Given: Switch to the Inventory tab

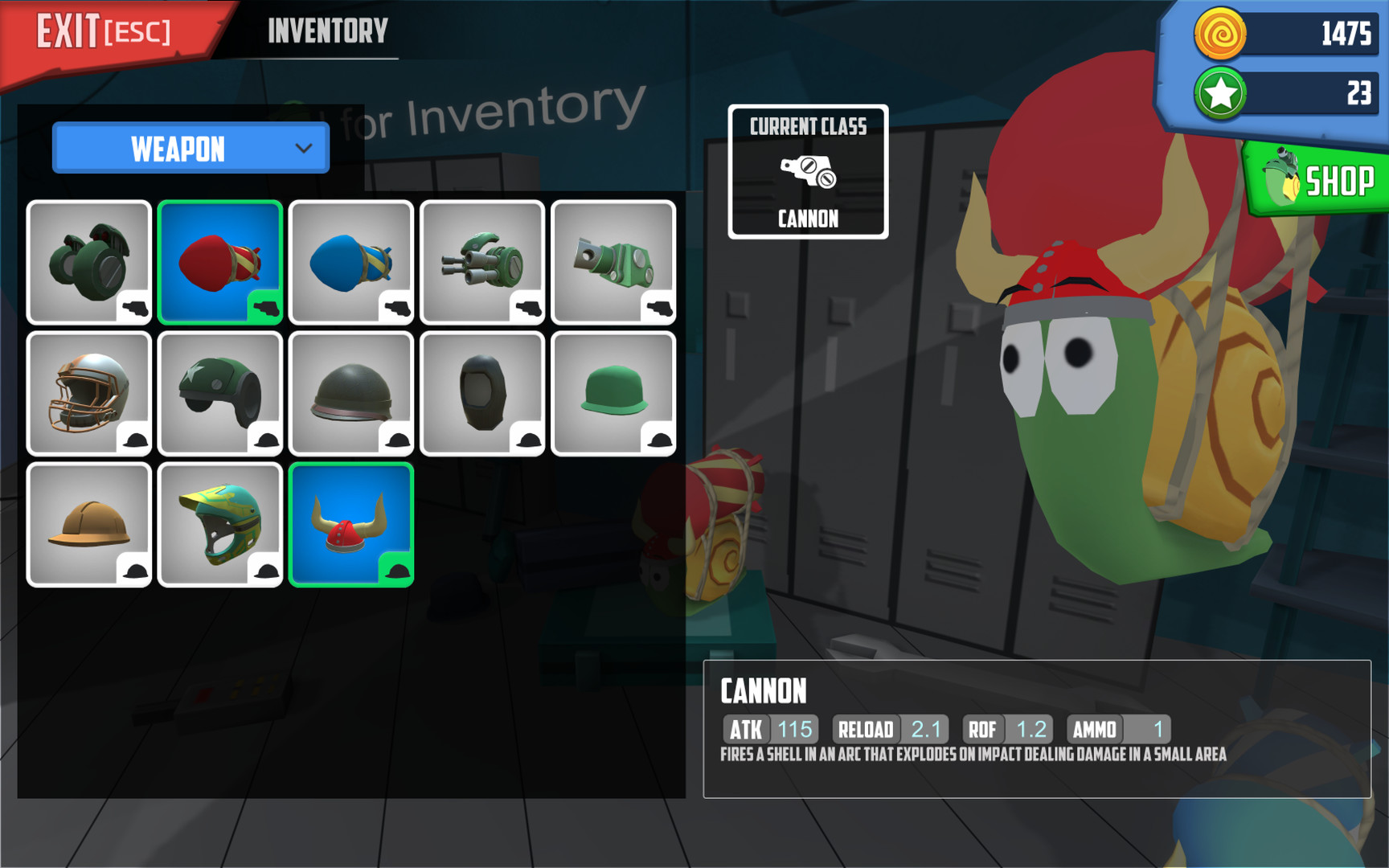Looking at the screenshot, I should (327, 31).
